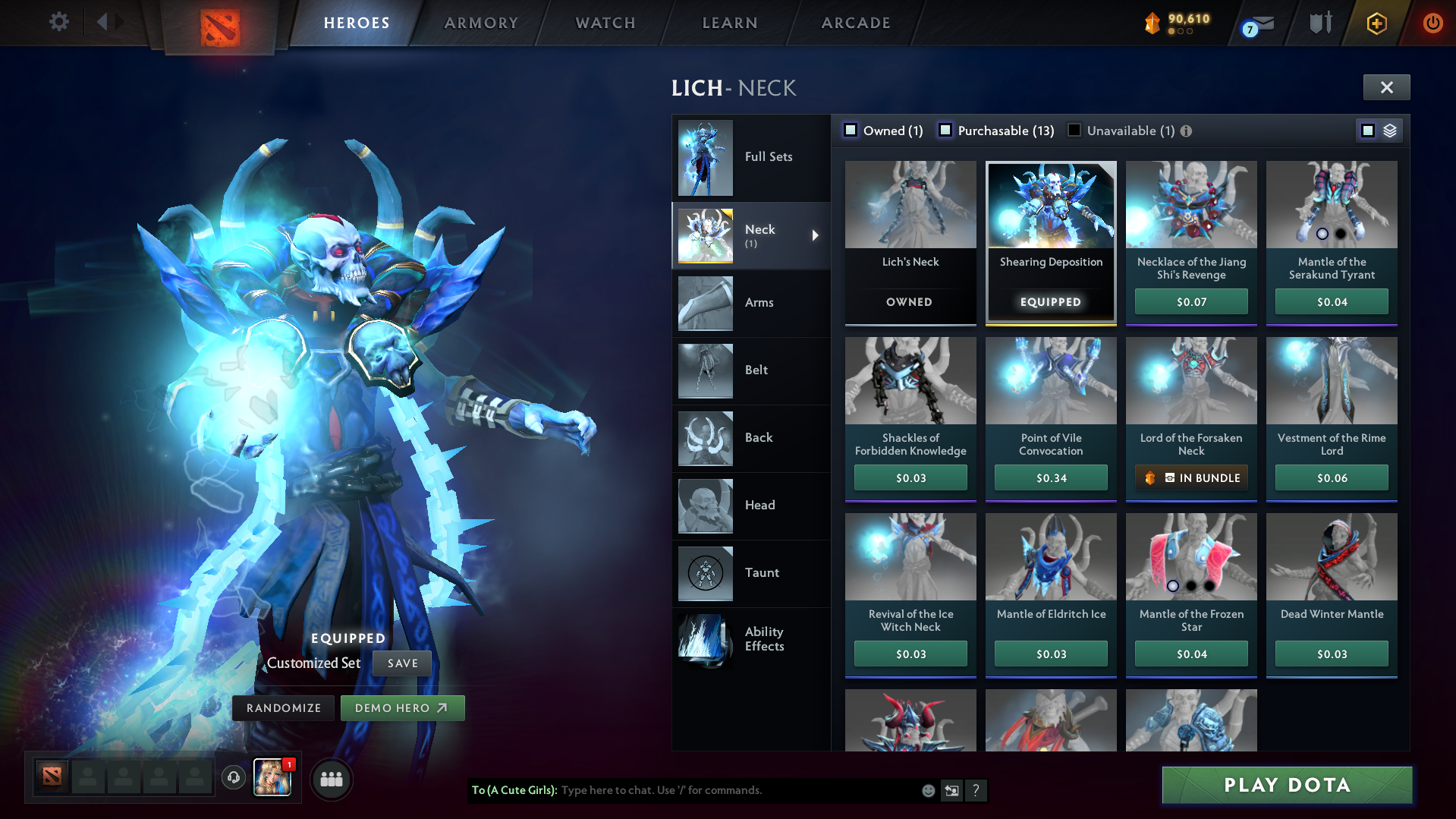Click the Demo Hero button

point(402,707)
